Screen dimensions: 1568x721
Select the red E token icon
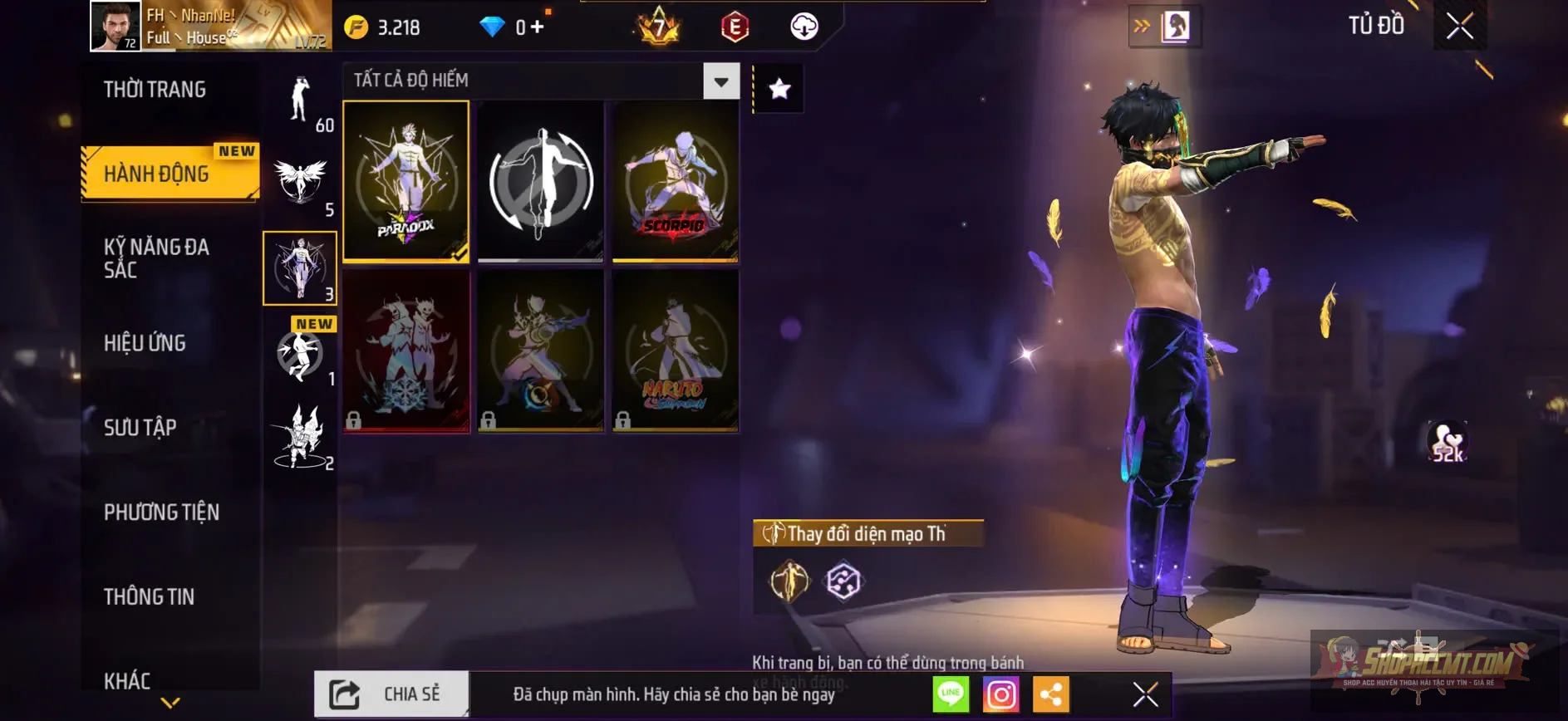pos(735,26)
